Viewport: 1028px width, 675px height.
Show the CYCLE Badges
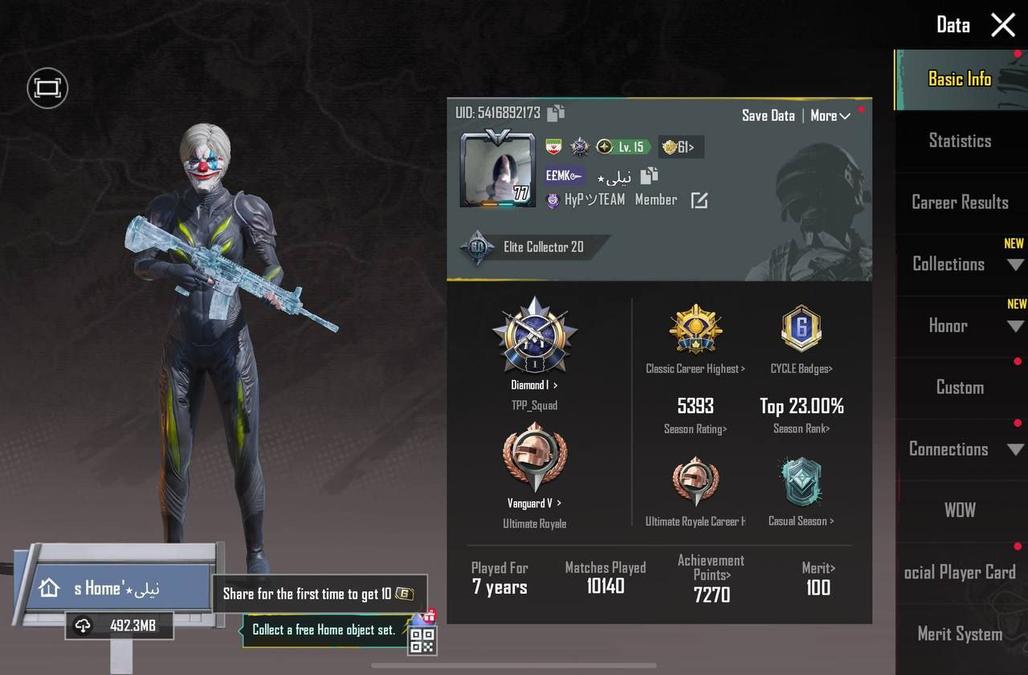coord(801,369)
